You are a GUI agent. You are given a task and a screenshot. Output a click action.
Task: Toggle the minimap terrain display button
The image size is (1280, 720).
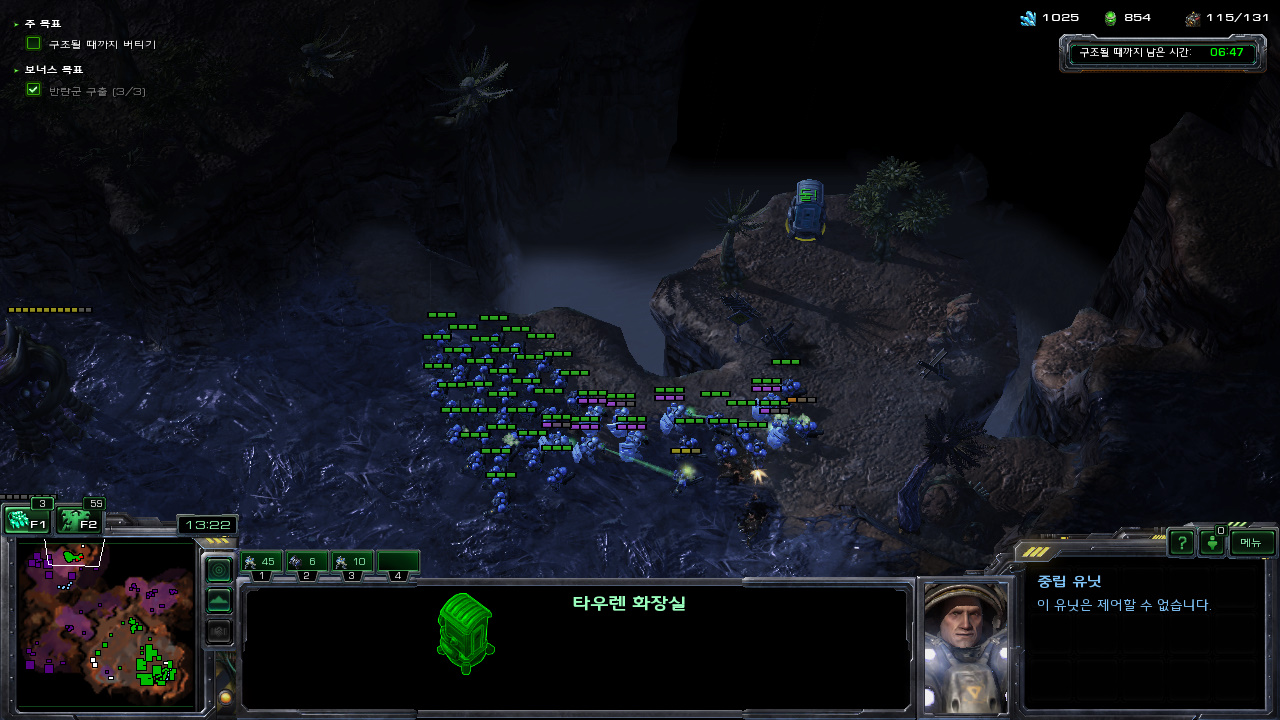219,600
